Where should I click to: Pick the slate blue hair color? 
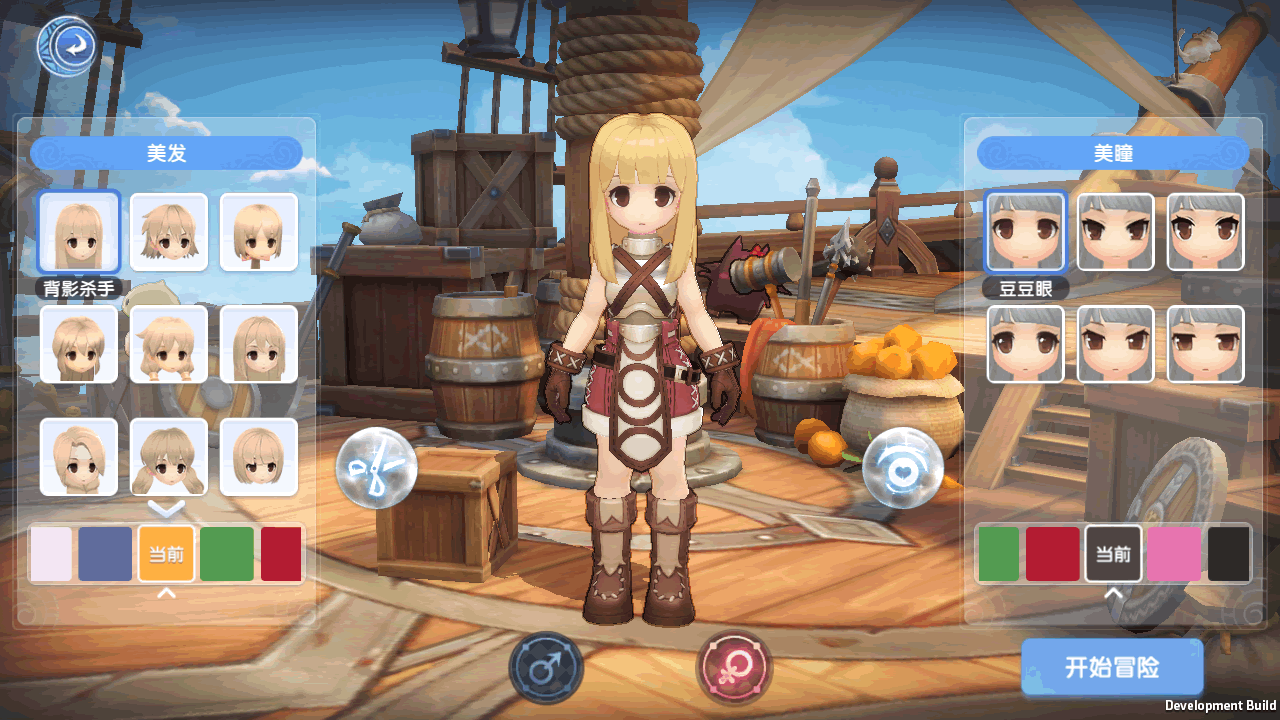pyautogui.click(x=106, y=554)
